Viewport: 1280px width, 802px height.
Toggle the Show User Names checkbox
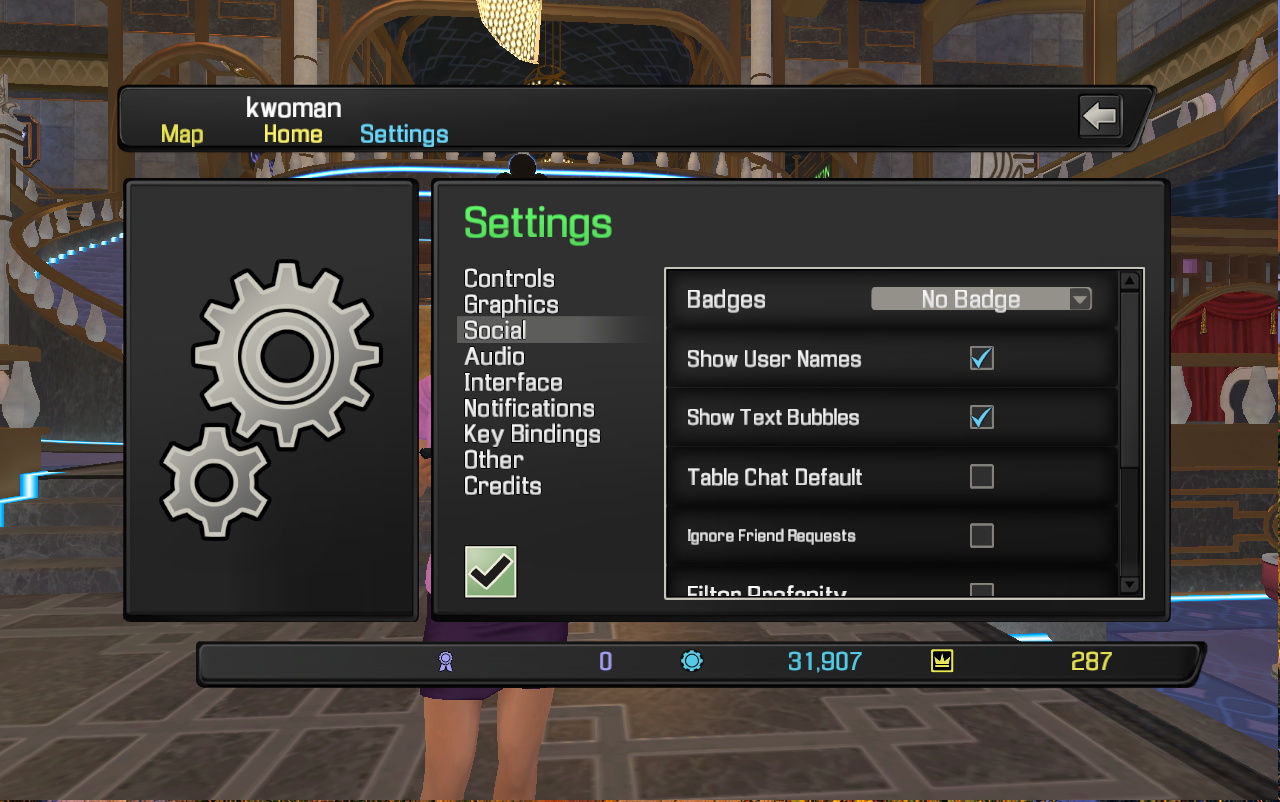(982, 358)
